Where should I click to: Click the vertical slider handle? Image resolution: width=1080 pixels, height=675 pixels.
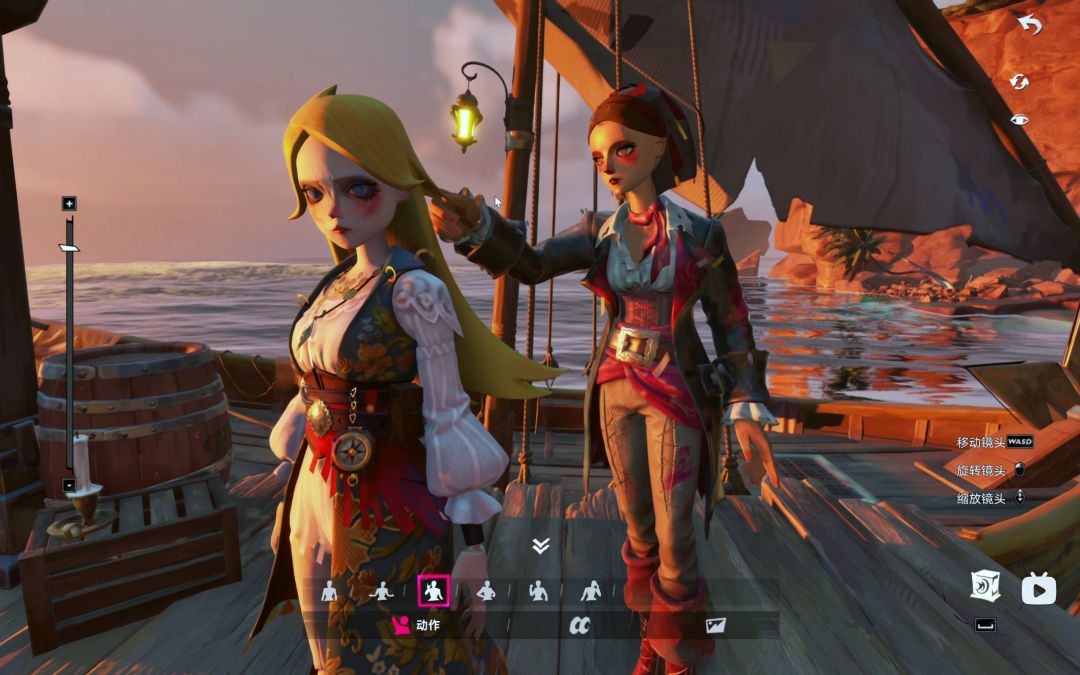coord(69,247)
